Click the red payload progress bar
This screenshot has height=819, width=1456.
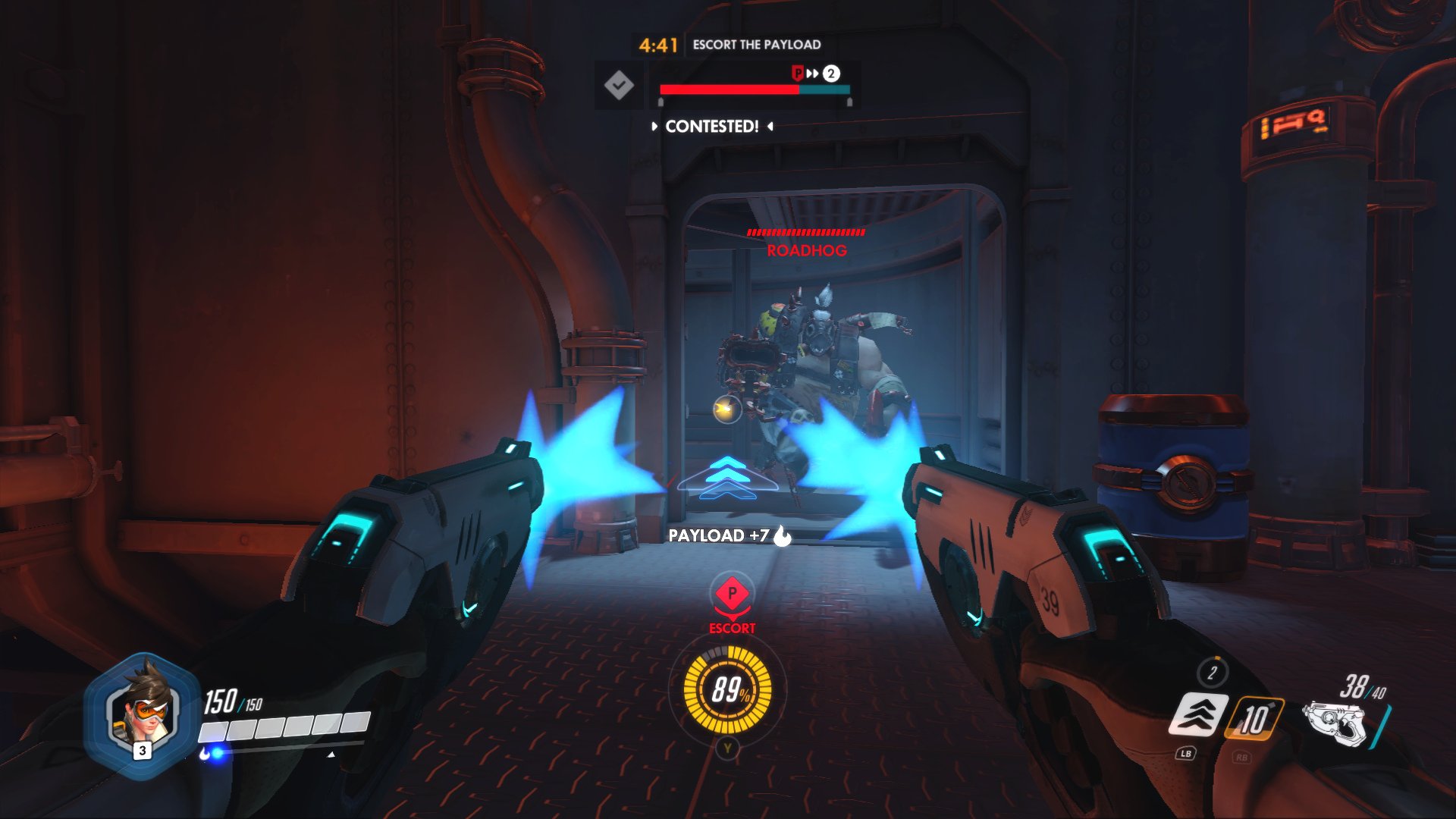(729, 89)
